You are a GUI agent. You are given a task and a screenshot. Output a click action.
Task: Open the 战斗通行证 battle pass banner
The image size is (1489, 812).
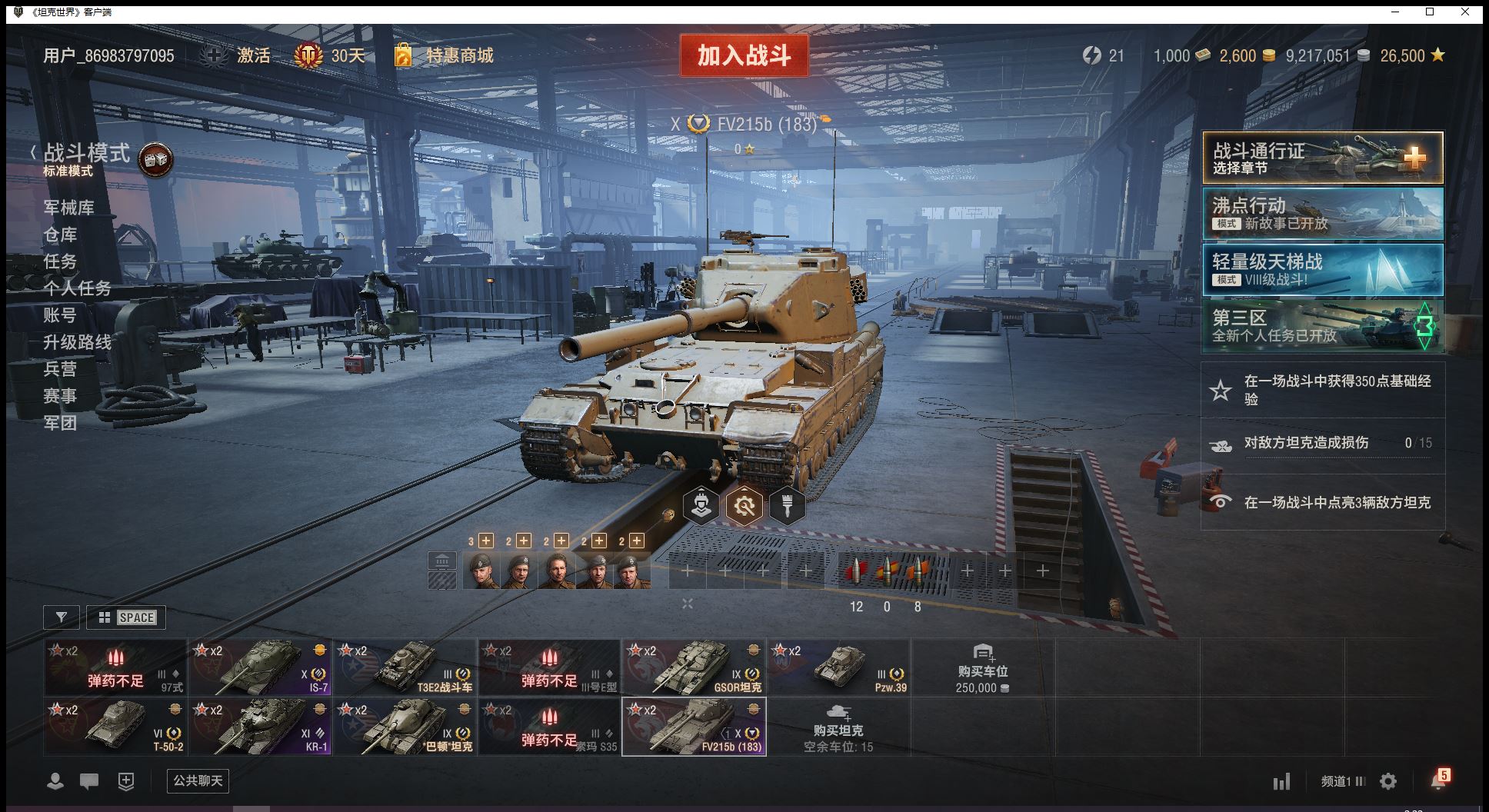[x=1322, y=158]
